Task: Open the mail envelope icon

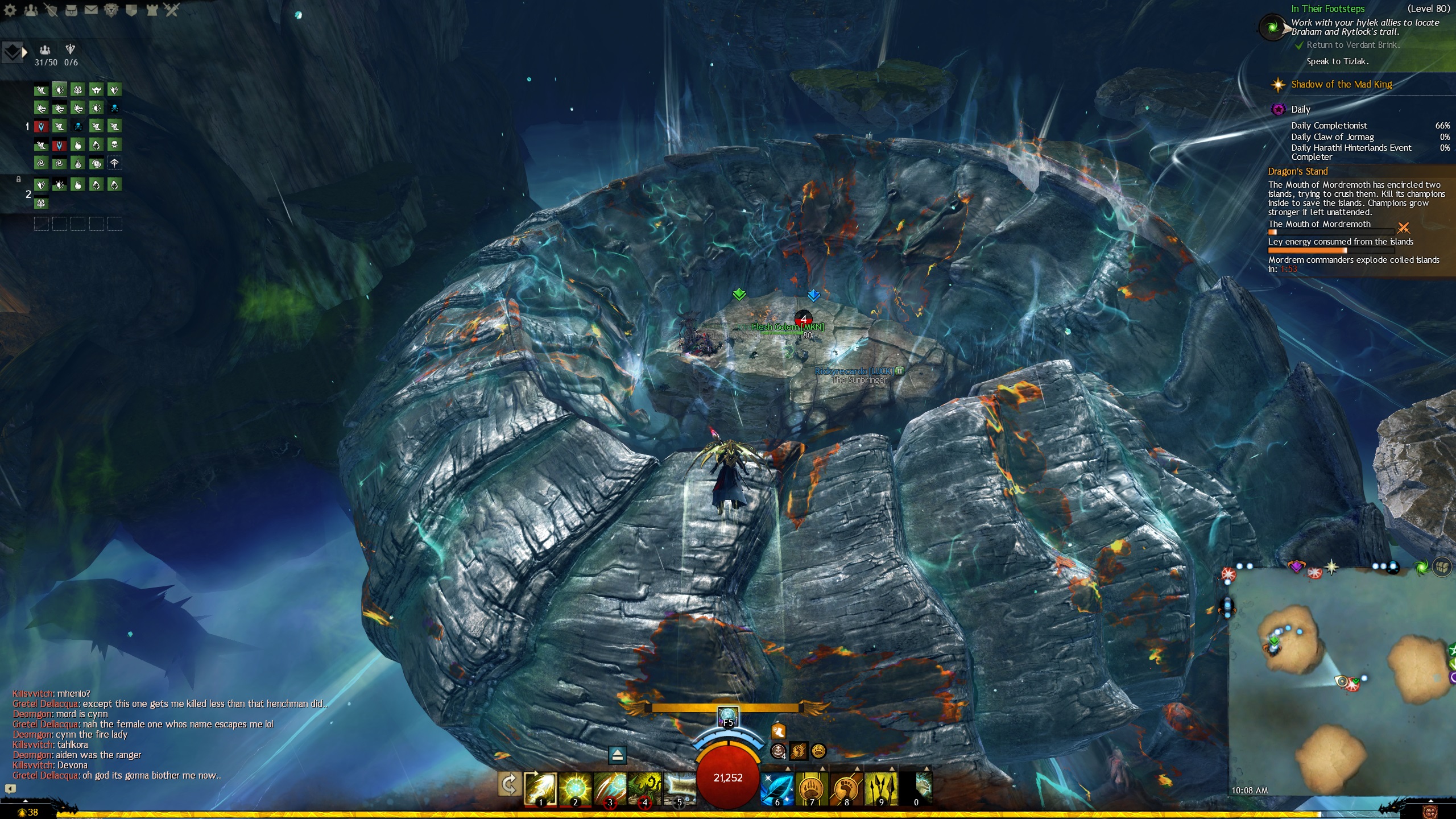Action: 91,10
